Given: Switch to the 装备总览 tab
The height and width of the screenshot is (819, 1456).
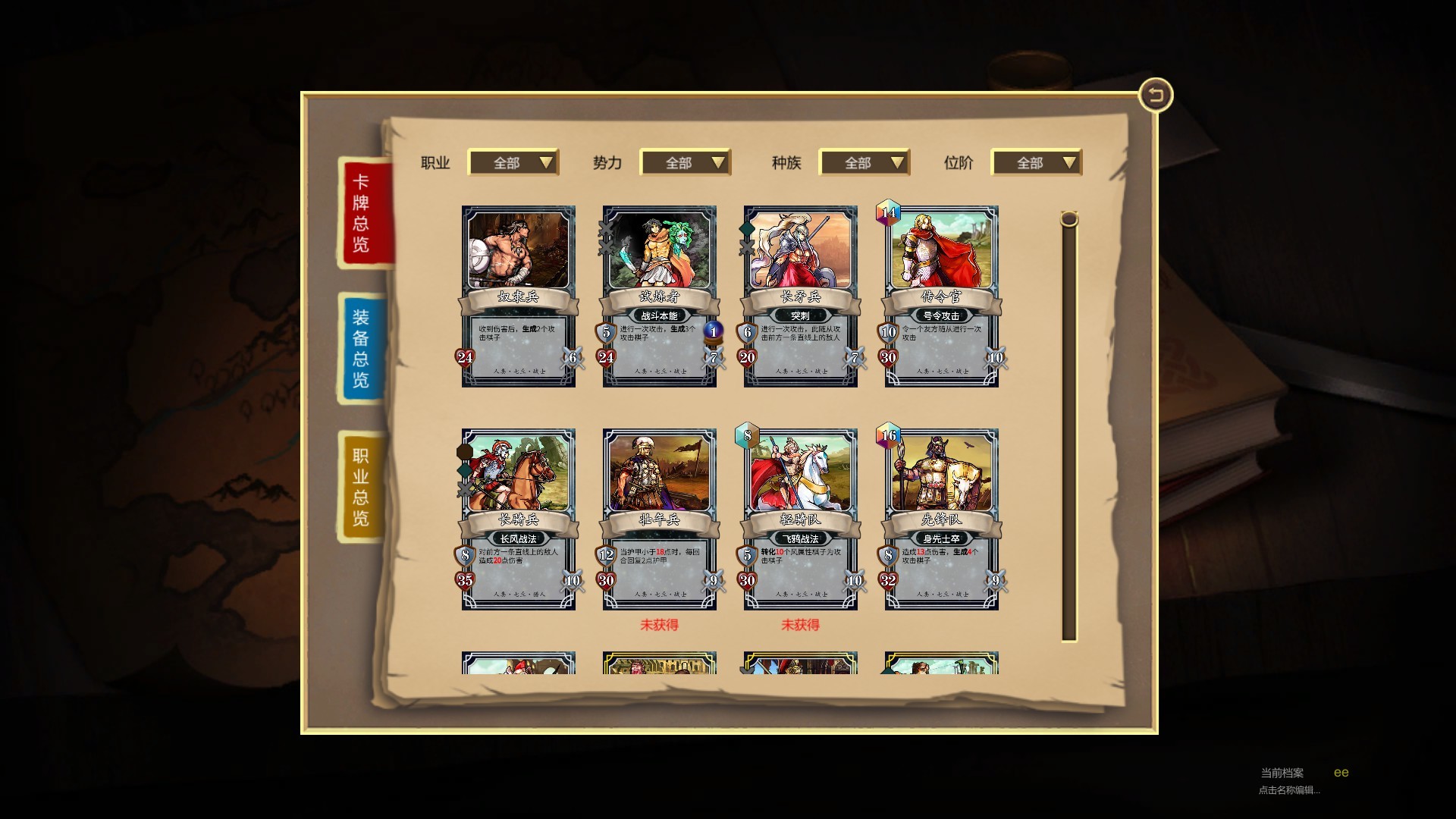Looking at the screenshot, I should click(x=359, y=347).
